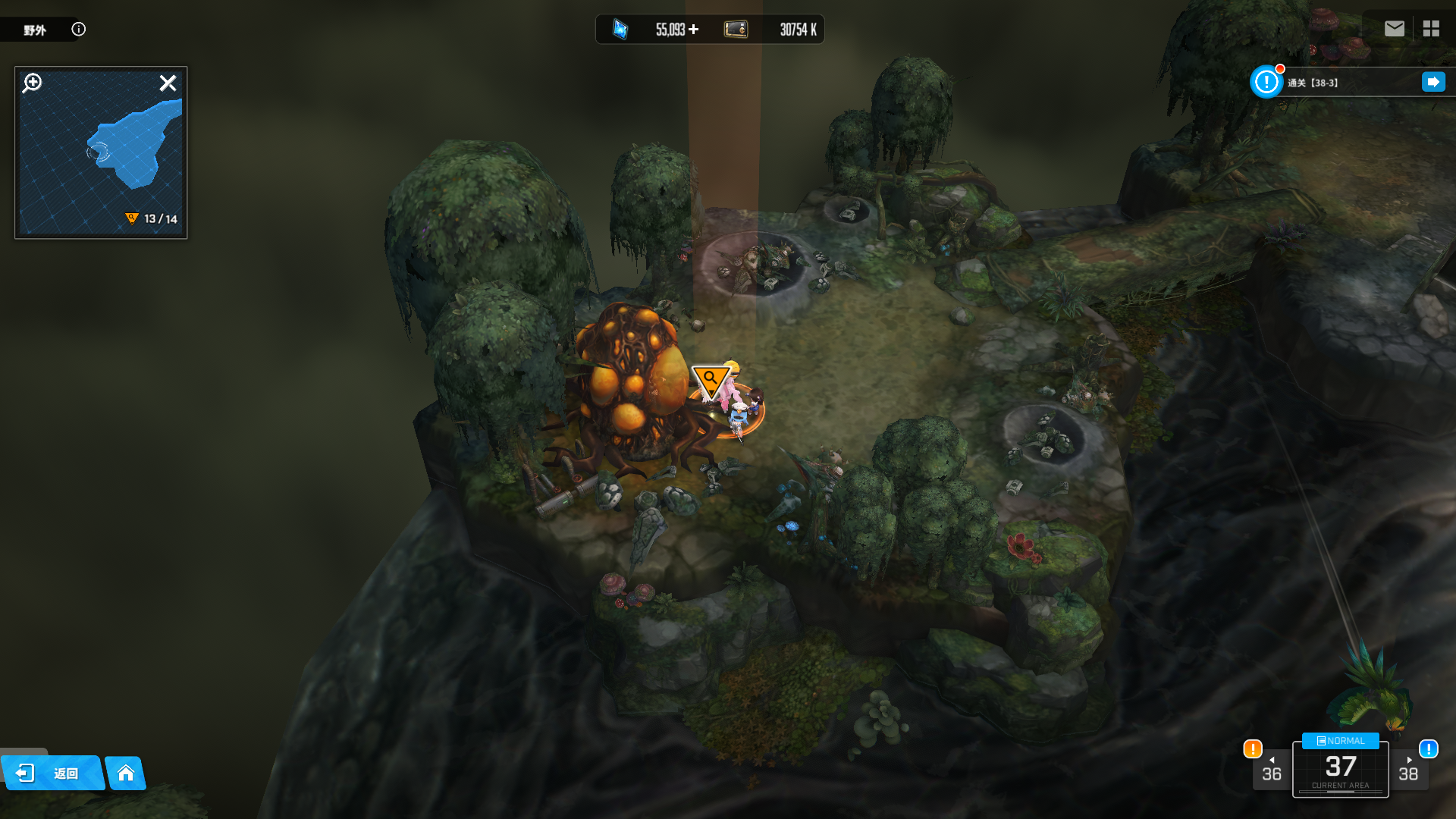Go to mission 38-3 with arrow button

coord(1432,82)
